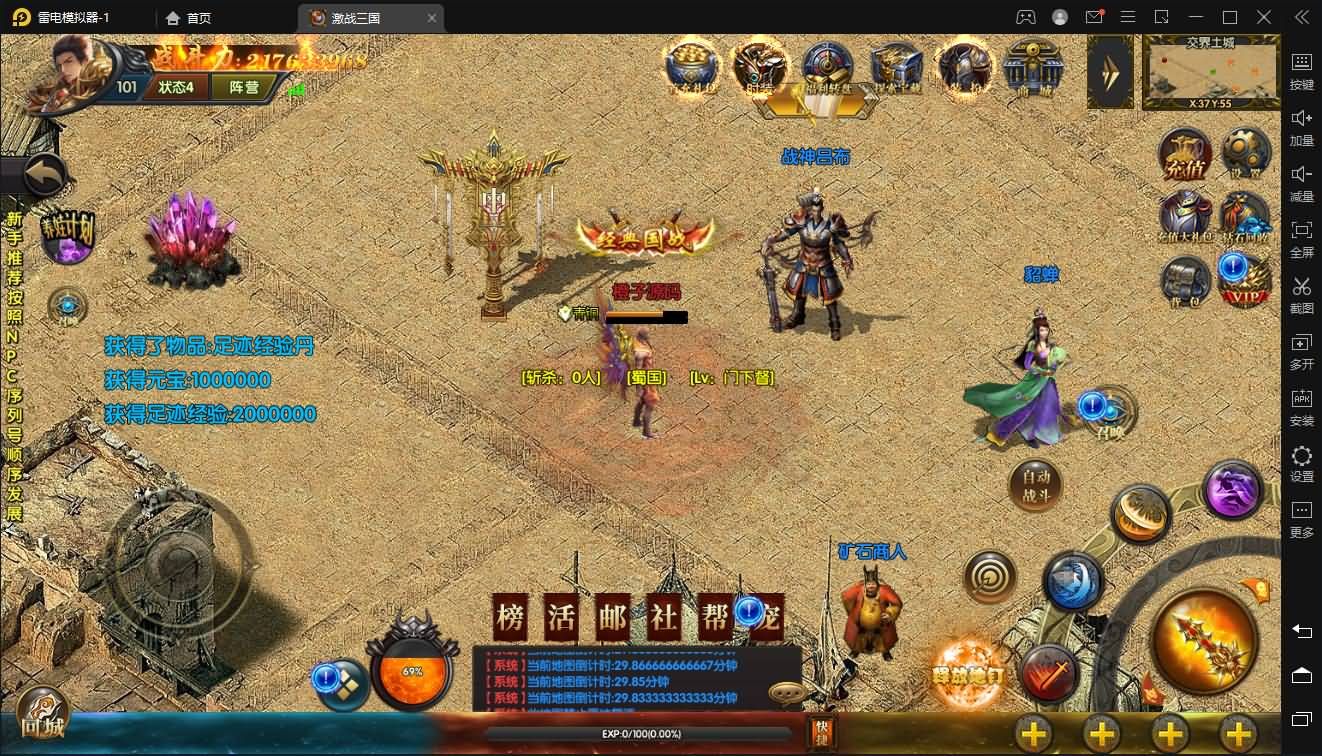Click the round back arrow button

[44, 177]
